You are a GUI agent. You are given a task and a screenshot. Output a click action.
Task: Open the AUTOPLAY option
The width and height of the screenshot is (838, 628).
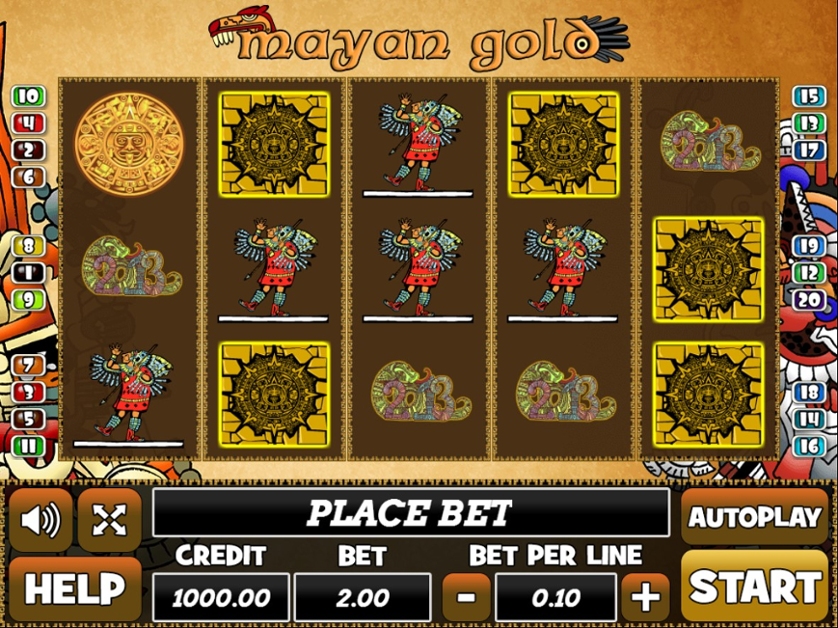click(x=755, y=517)
